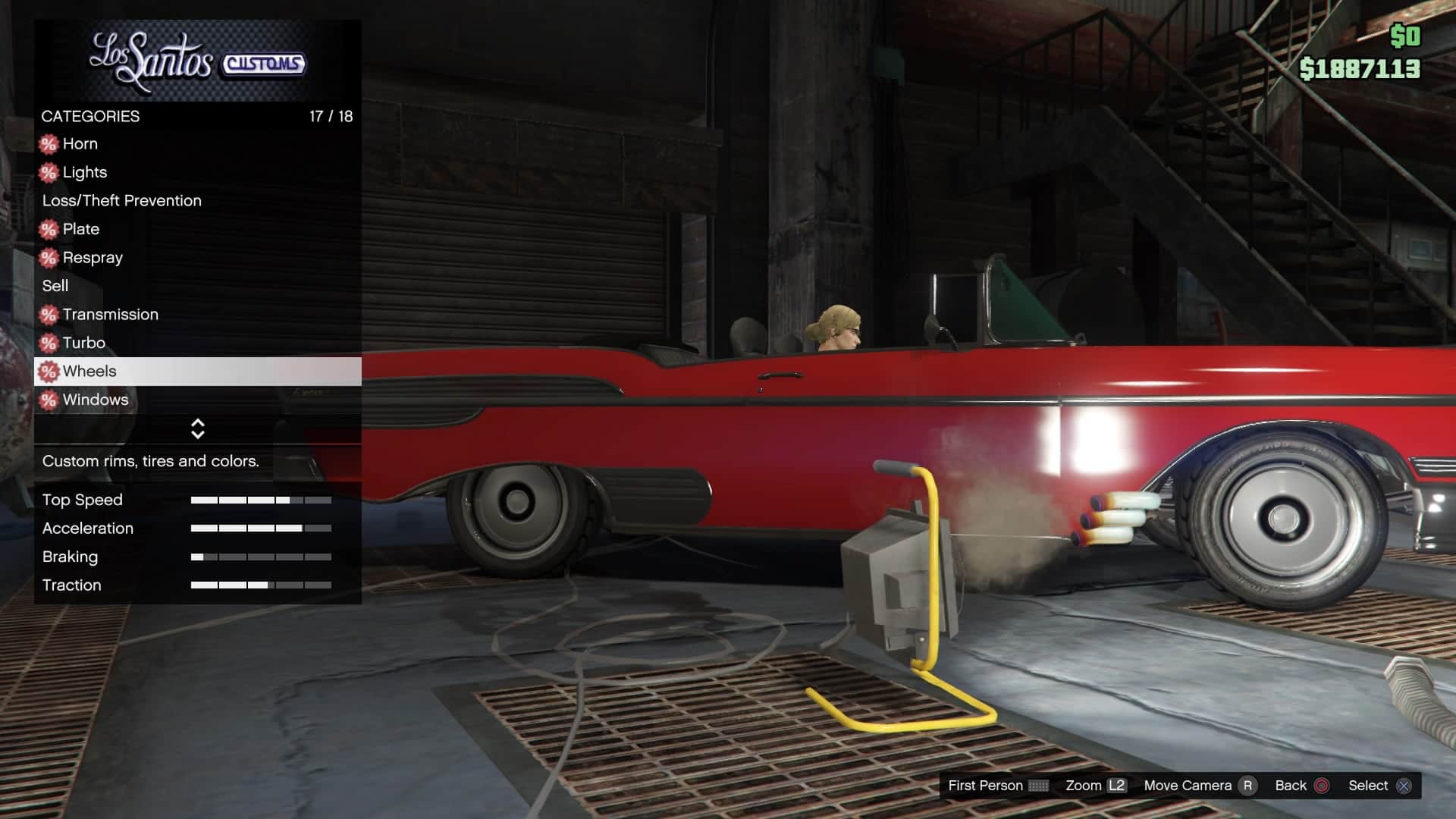Select the highlighted Wheels category
1456x819 pixels.
[x=89, y=372]
